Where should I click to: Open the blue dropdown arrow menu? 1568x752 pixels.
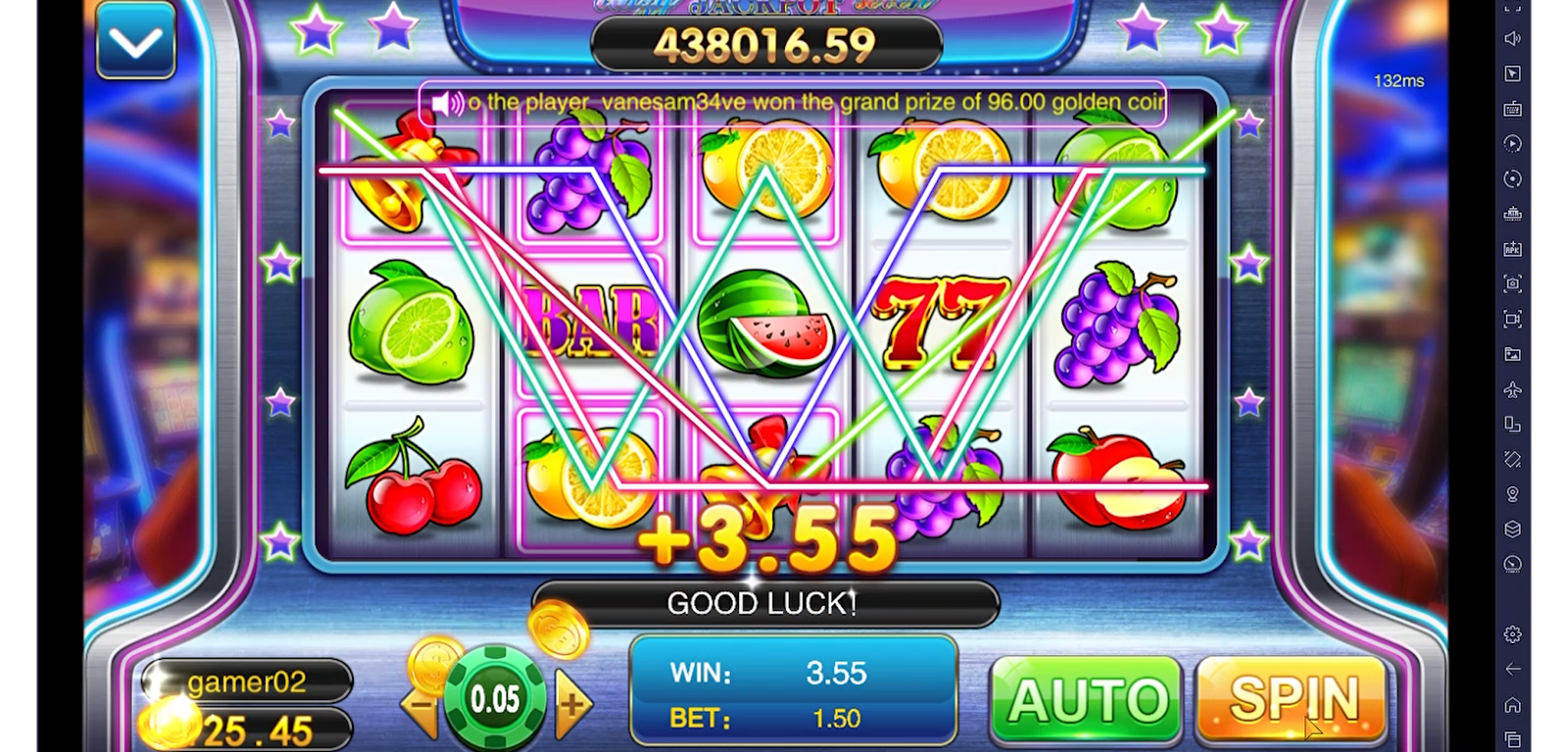(x=135, y=41)
